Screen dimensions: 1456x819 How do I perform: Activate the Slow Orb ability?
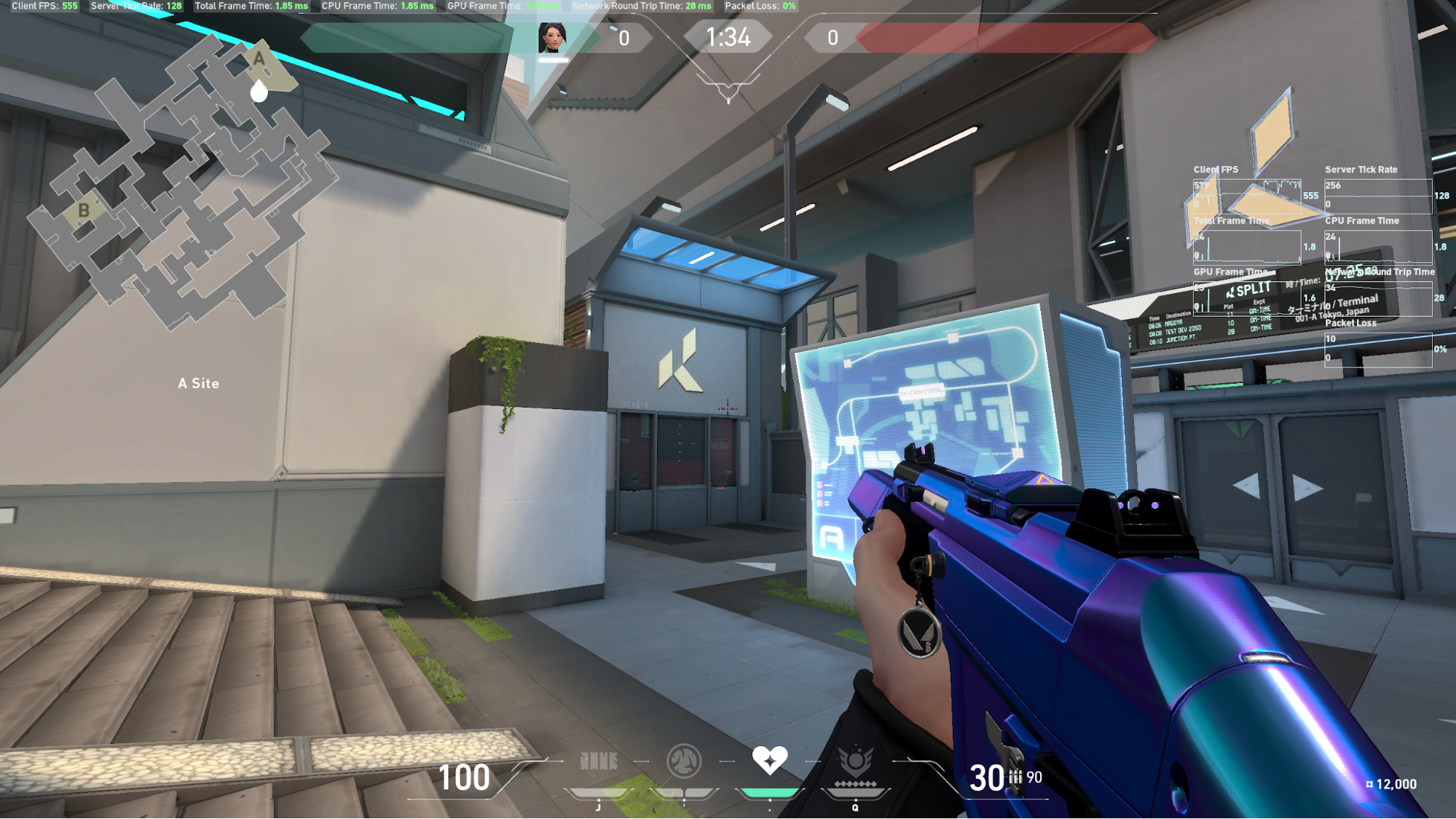(684, 761)
